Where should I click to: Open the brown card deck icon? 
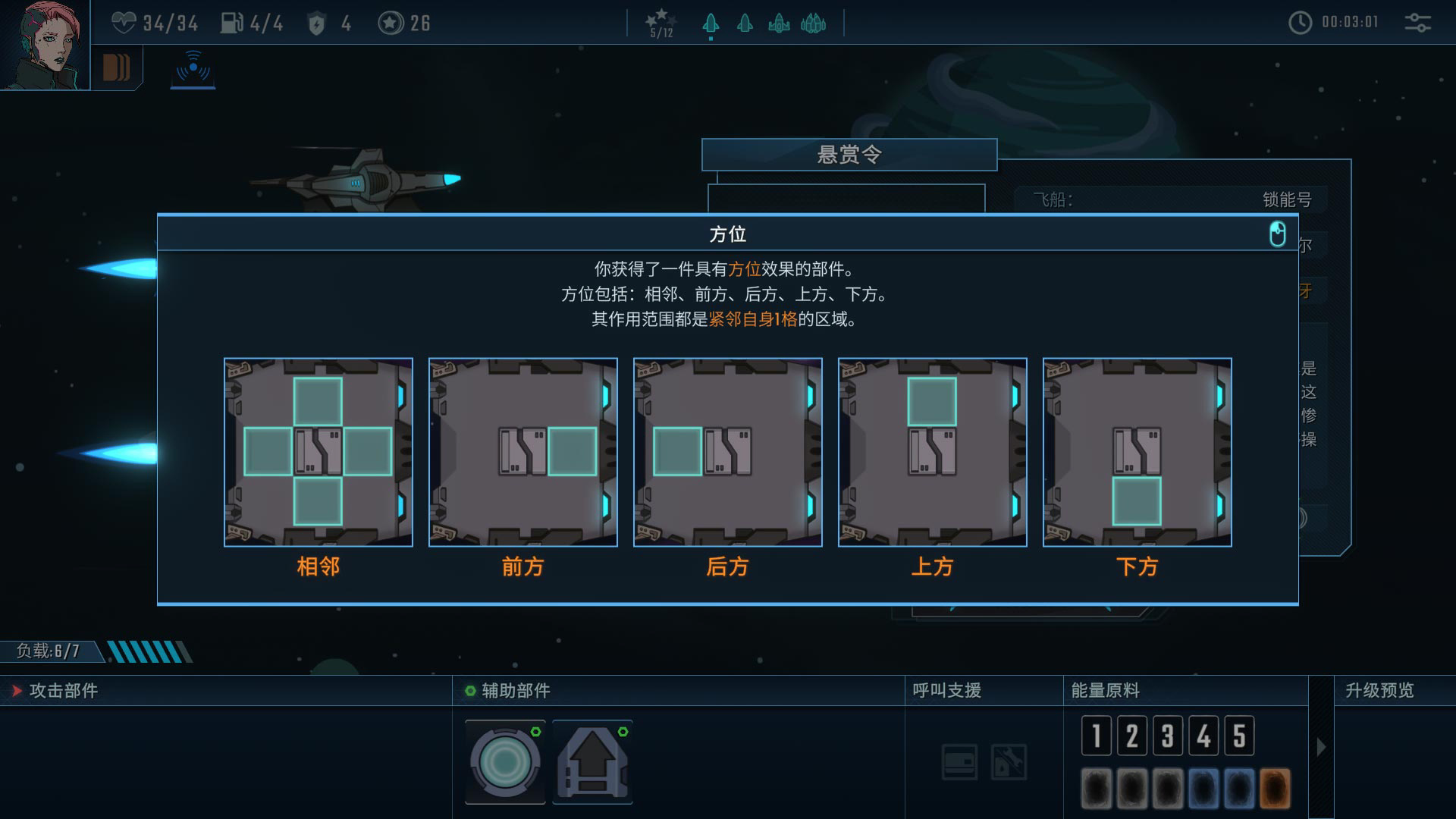click(116, 68)
